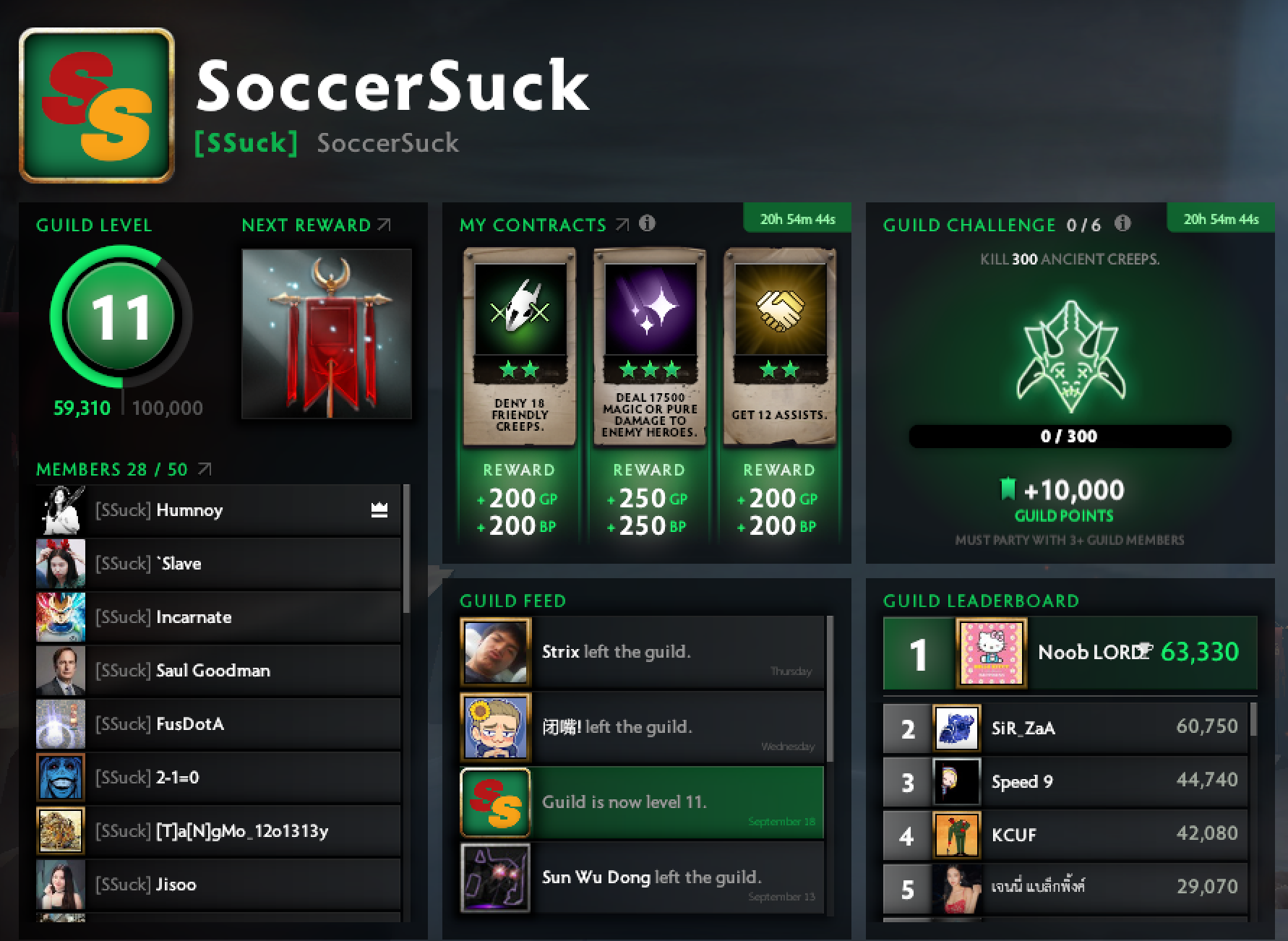Expand the Members panel via its arrow

[205, 468]
